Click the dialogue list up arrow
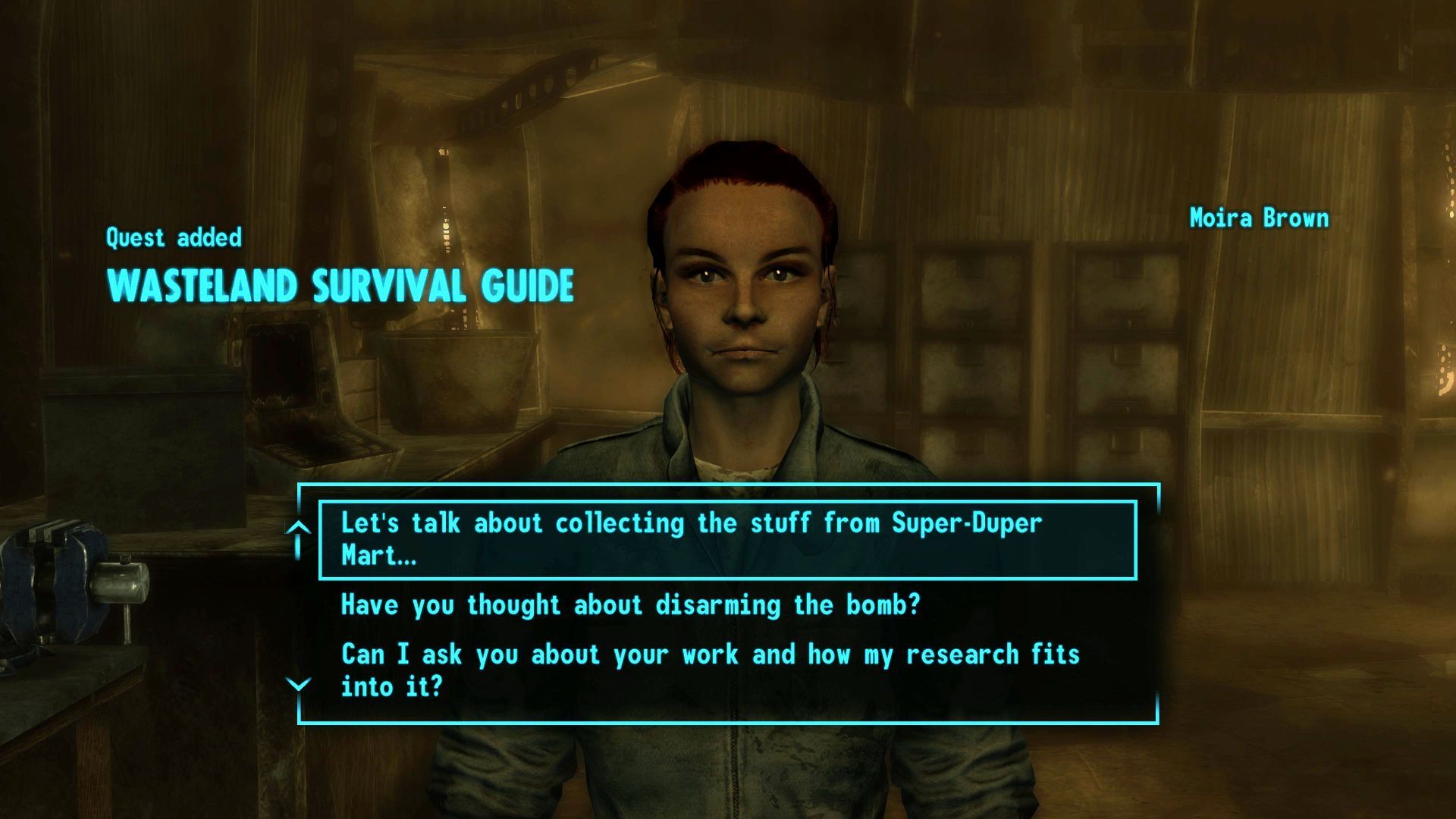The height and width of the screenshot is (819, 1456). click(299, 528)
